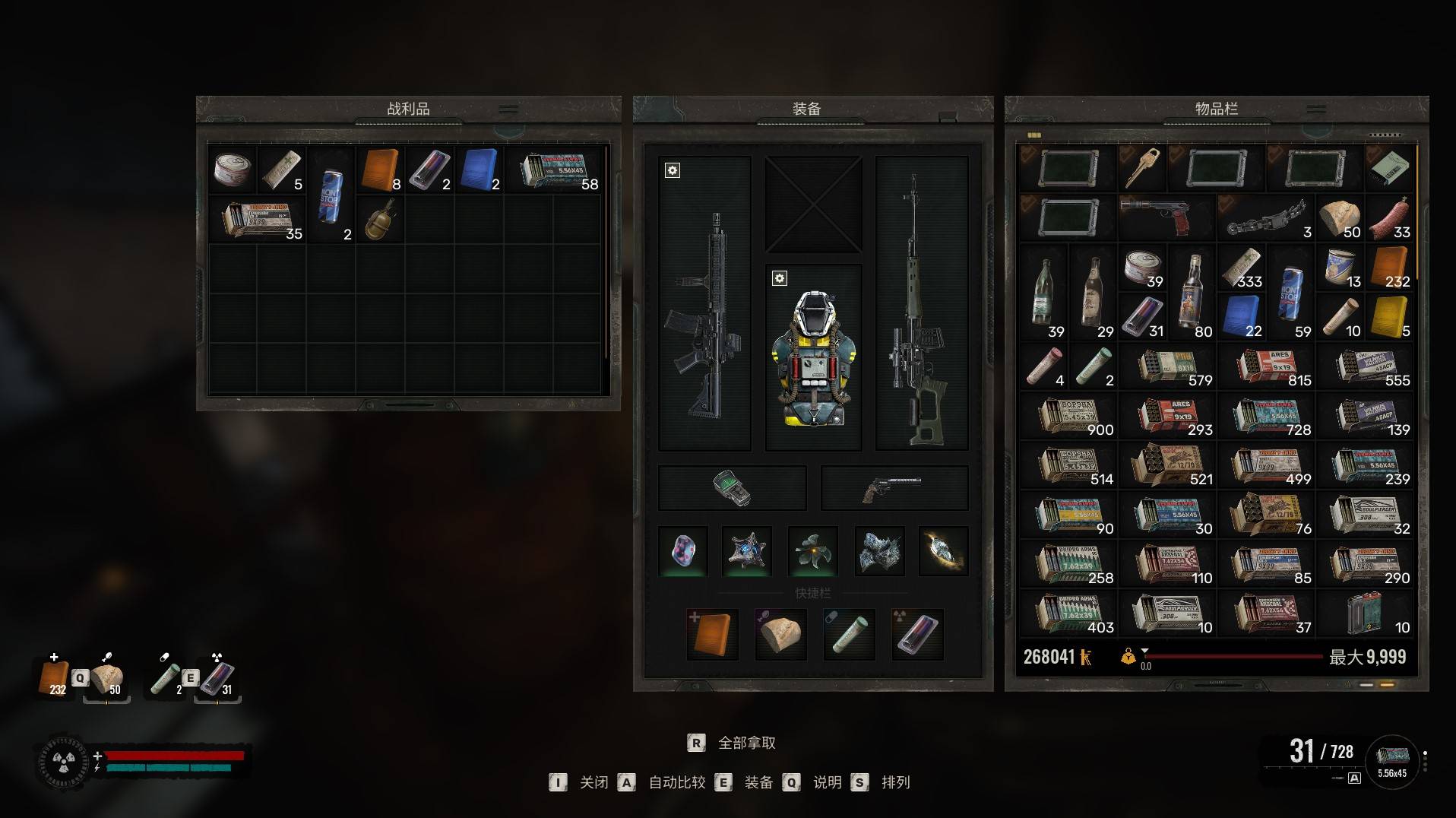Select the scoped sniper rifle slot
This screenshot has height=818, width=1456.
pyautogui.click(x=921, y=304)
